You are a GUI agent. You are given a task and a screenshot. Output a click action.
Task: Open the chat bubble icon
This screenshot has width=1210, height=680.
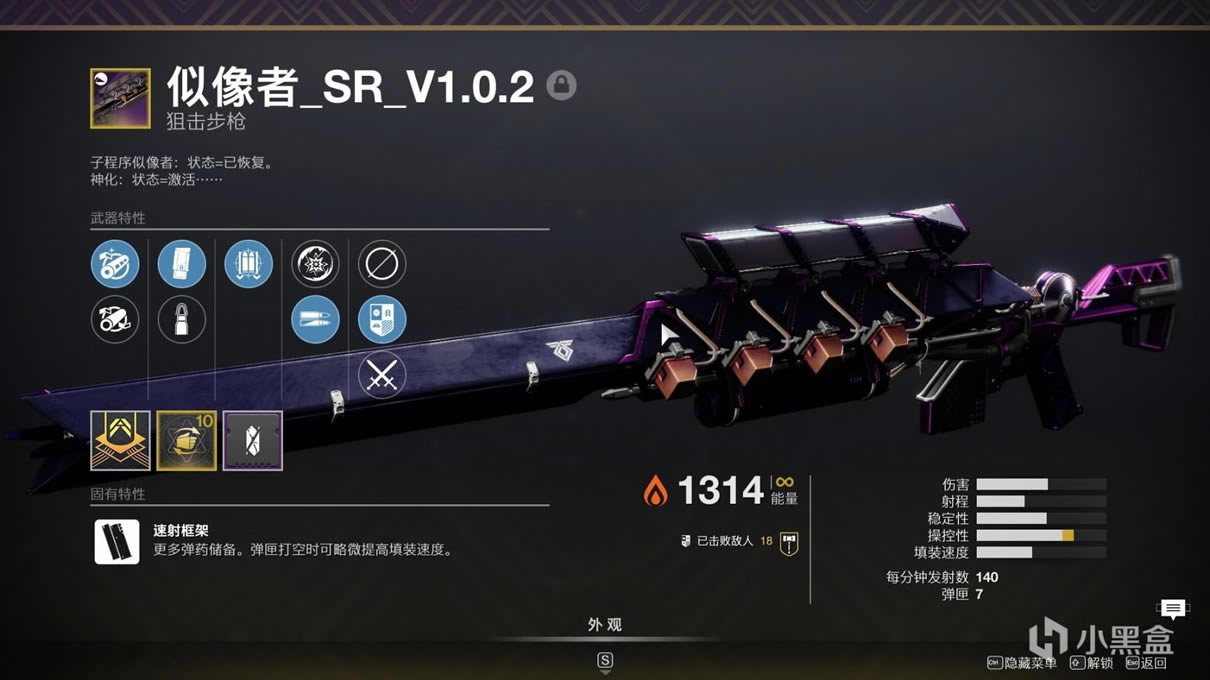point(1173,608)
